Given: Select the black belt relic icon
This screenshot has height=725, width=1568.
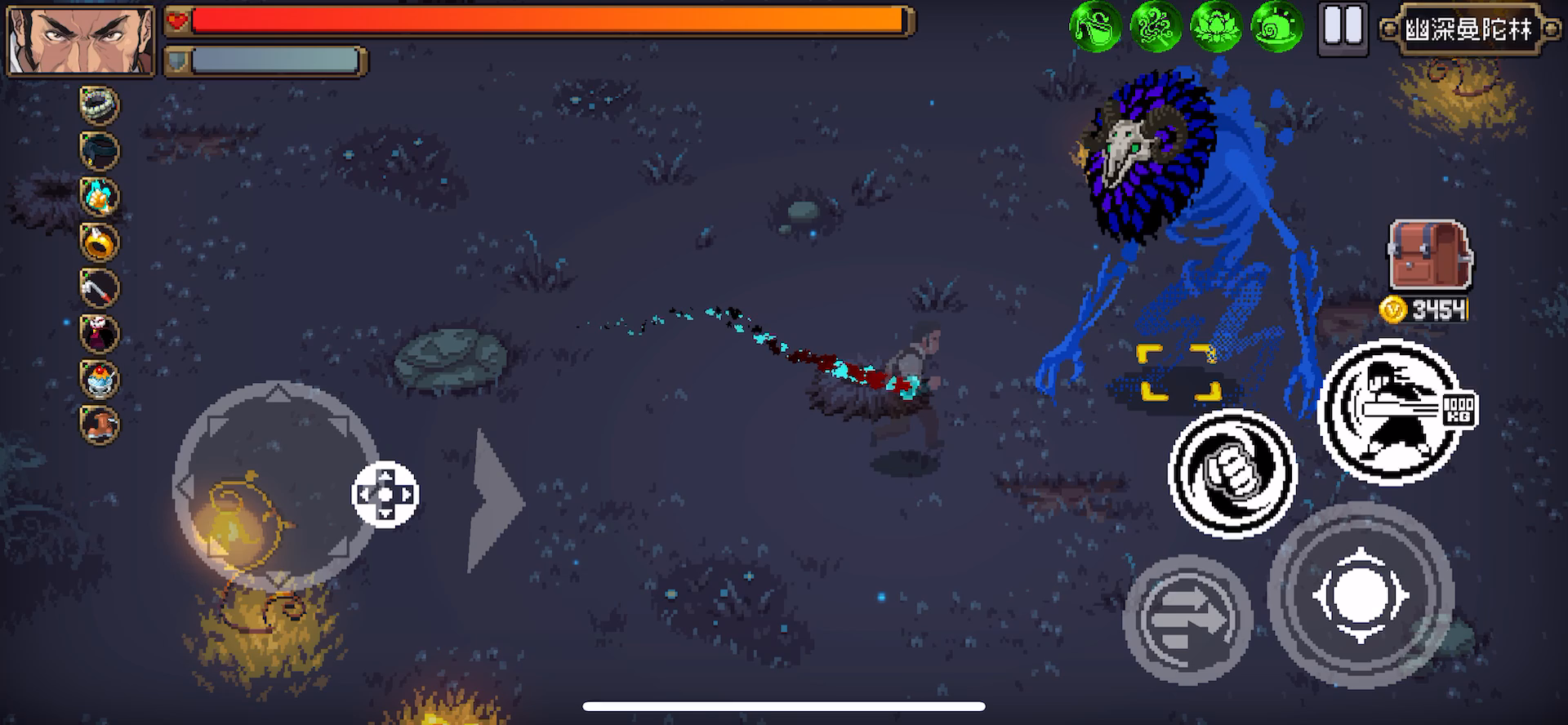Looking at the screenshot, I should pyautogui.click(x=100, y=151).
